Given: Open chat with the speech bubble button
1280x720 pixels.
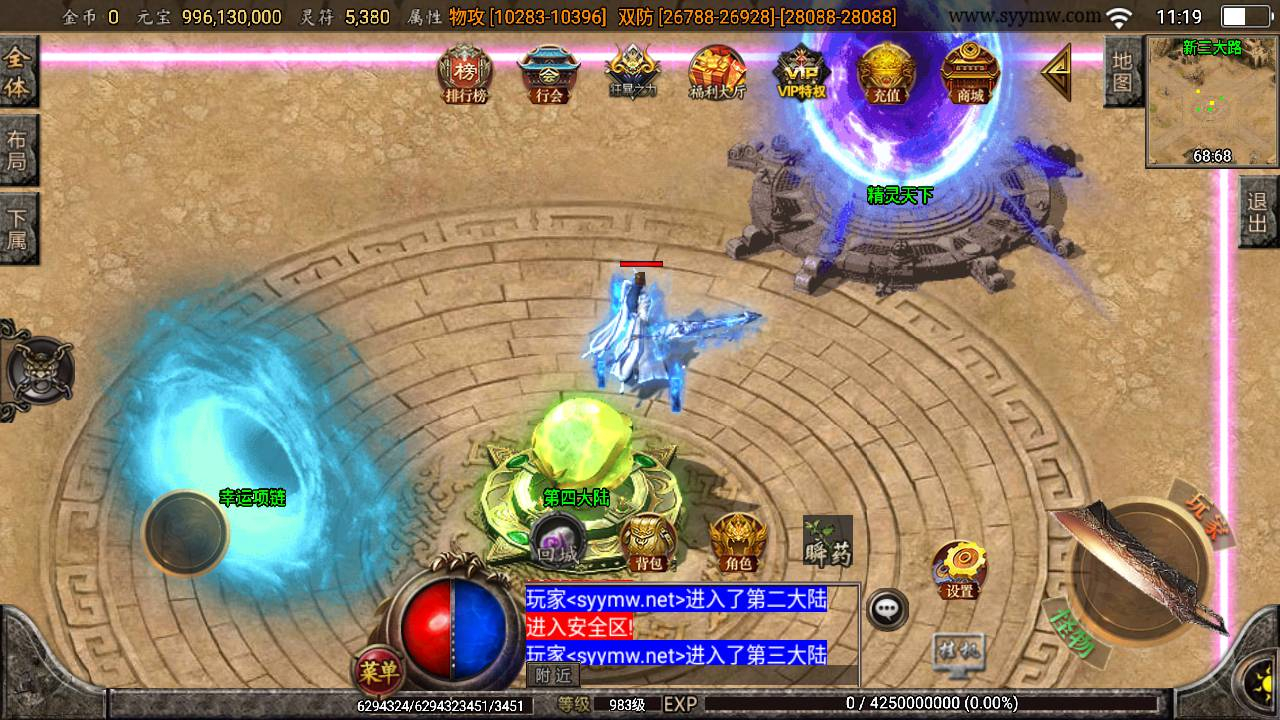Looking at the screenshot, I should [x=886, y=609].
